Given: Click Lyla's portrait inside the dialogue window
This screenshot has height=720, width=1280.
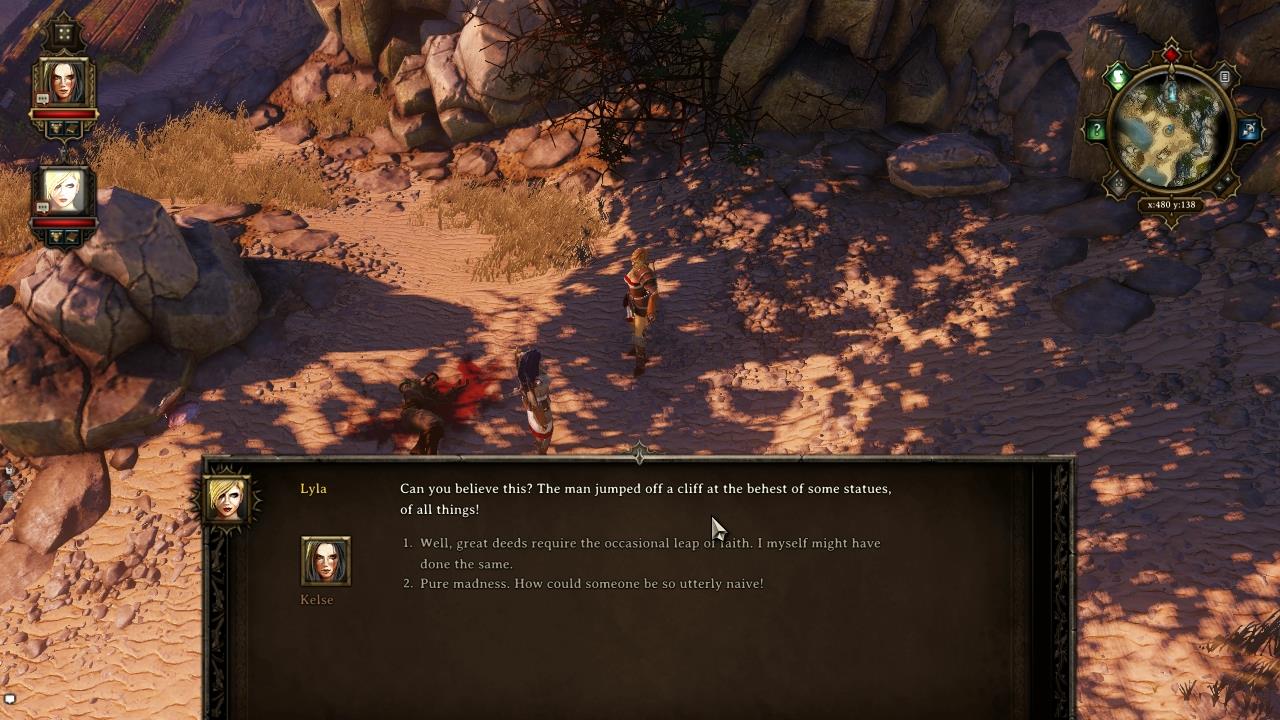Looking at the screenshot, I should (228, 498).
